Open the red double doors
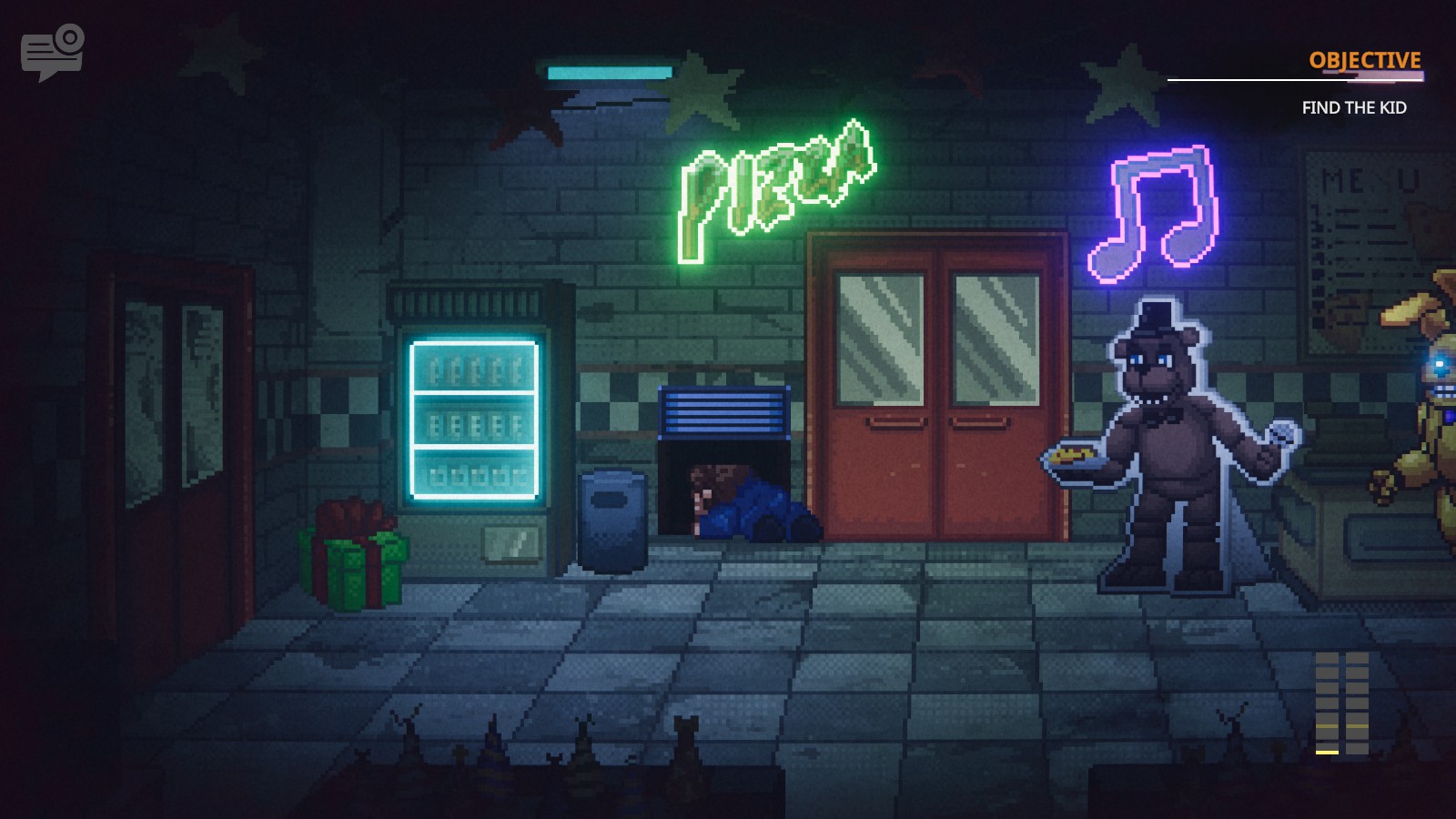This screenshot has height=819, width=1456. pyautogui.click(x=937, y=391)
